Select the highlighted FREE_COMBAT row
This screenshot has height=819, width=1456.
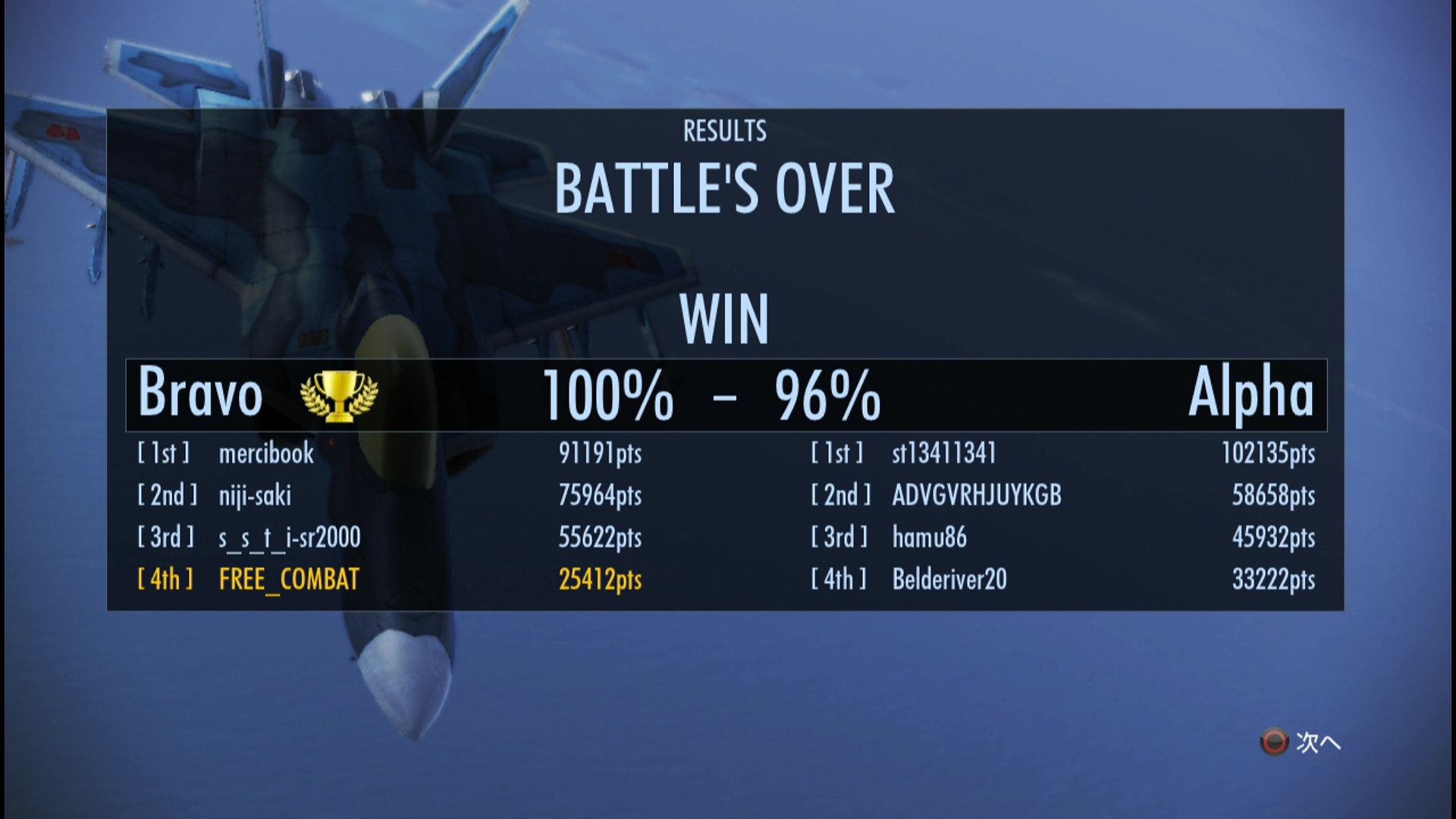tap(289, 580)
